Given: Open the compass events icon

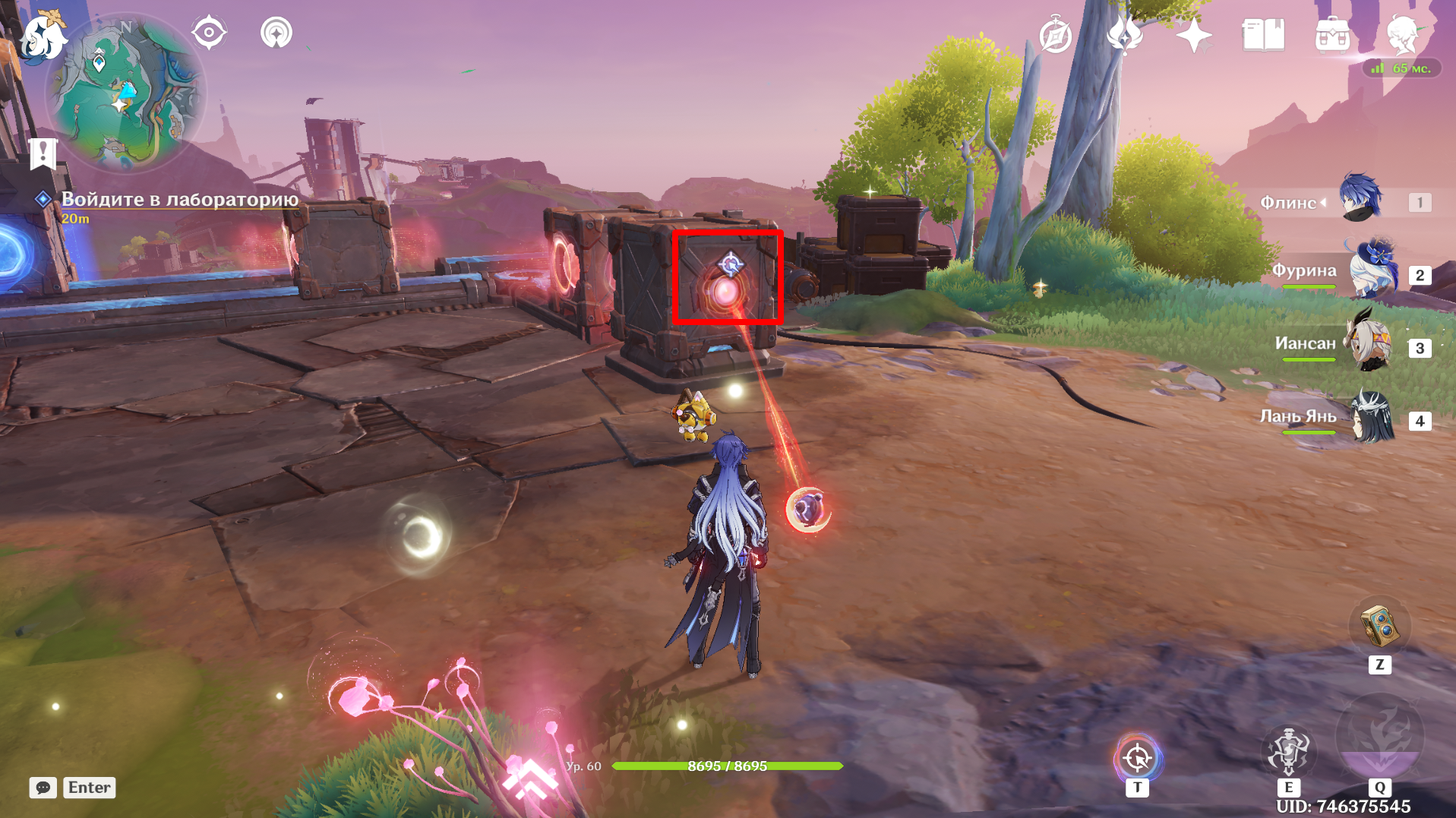Looking at the screenshot, I should [1056, 36].
